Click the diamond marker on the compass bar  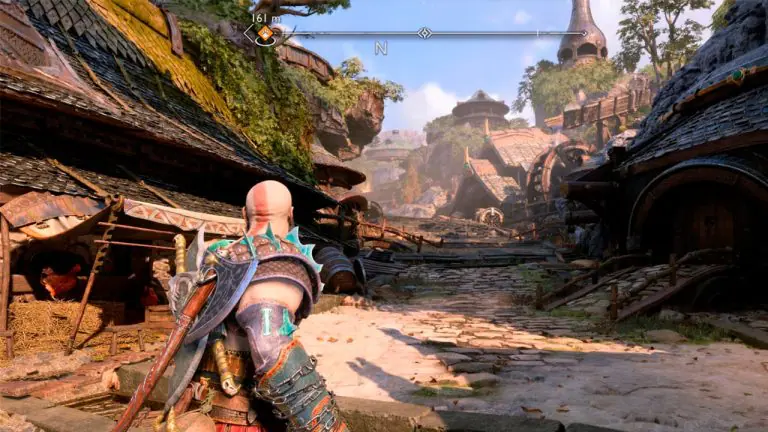(x=424, y=33)
